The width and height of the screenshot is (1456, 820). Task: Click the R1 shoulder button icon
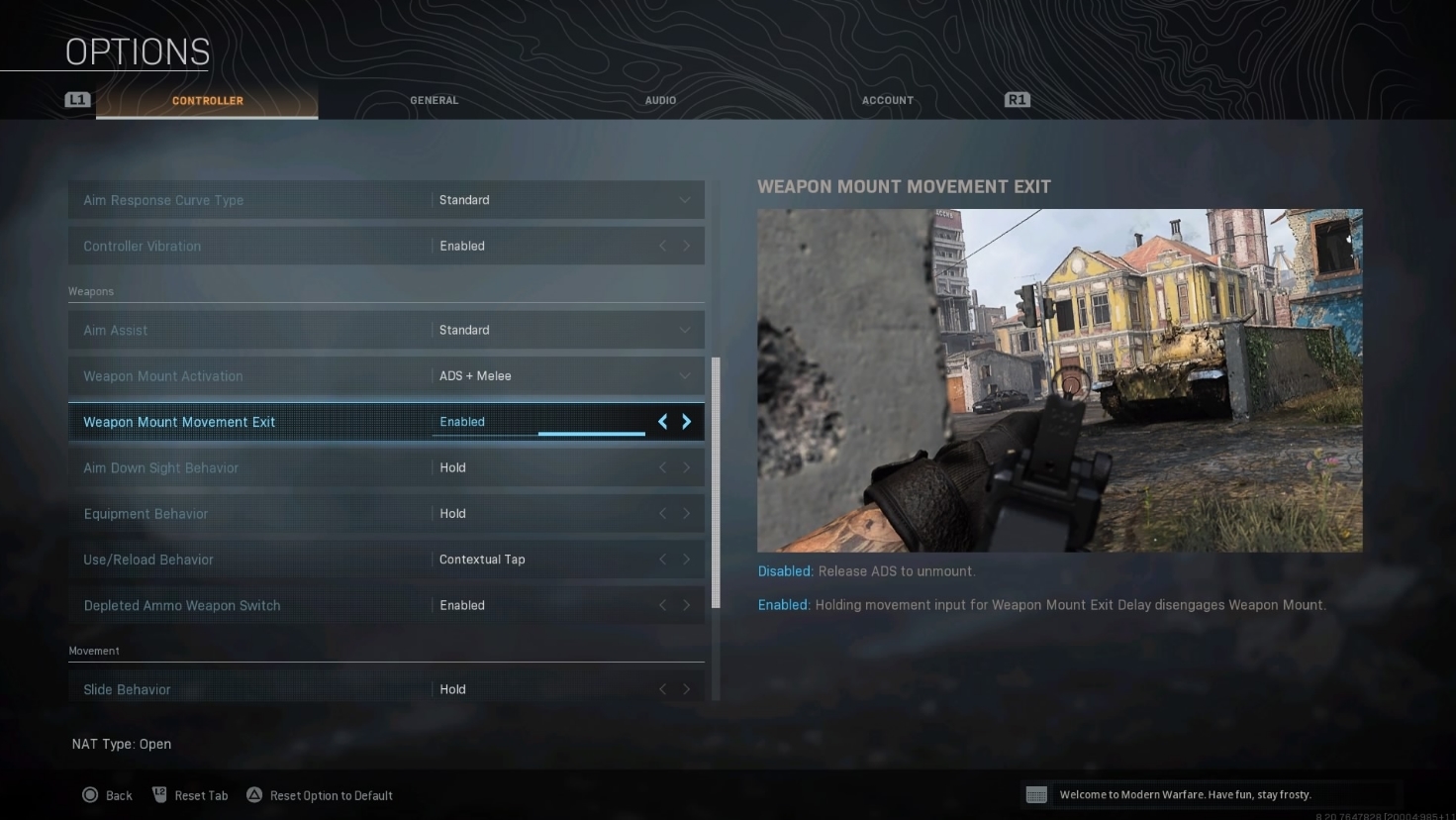(1017, 99)
